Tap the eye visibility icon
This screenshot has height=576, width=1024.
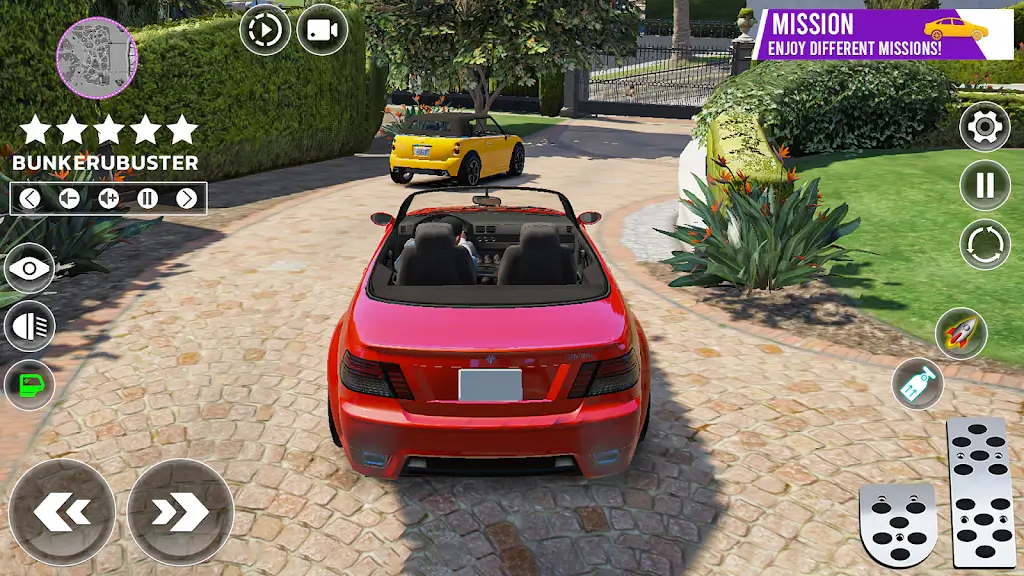pos(29,268)
